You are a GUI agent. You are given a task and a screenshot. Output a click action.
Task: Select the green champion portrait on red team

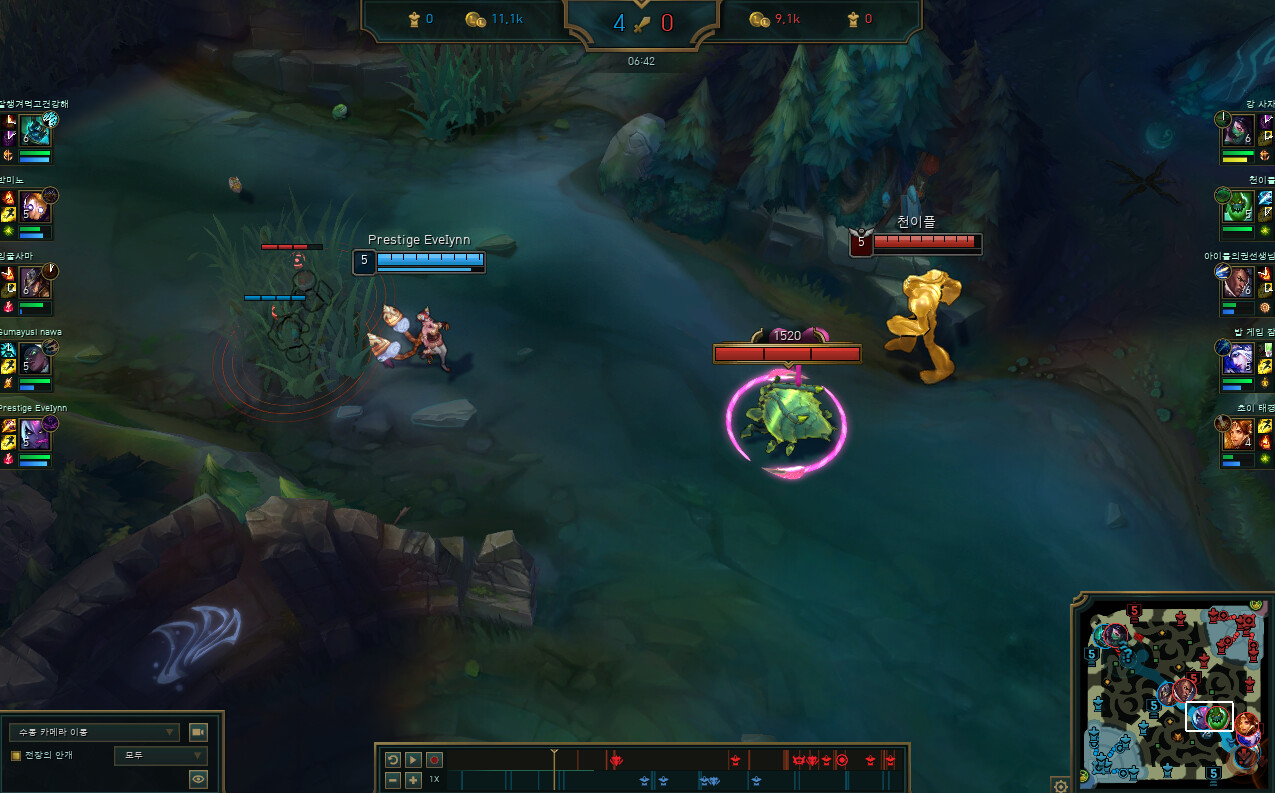(1237, 207)
